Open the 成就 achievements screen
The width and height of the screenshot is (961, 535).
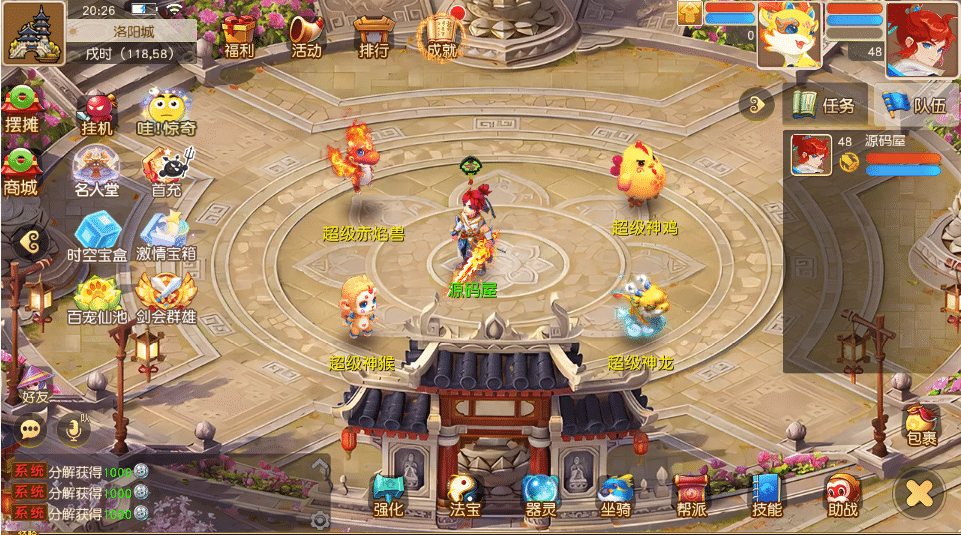(x=440, y=35)
